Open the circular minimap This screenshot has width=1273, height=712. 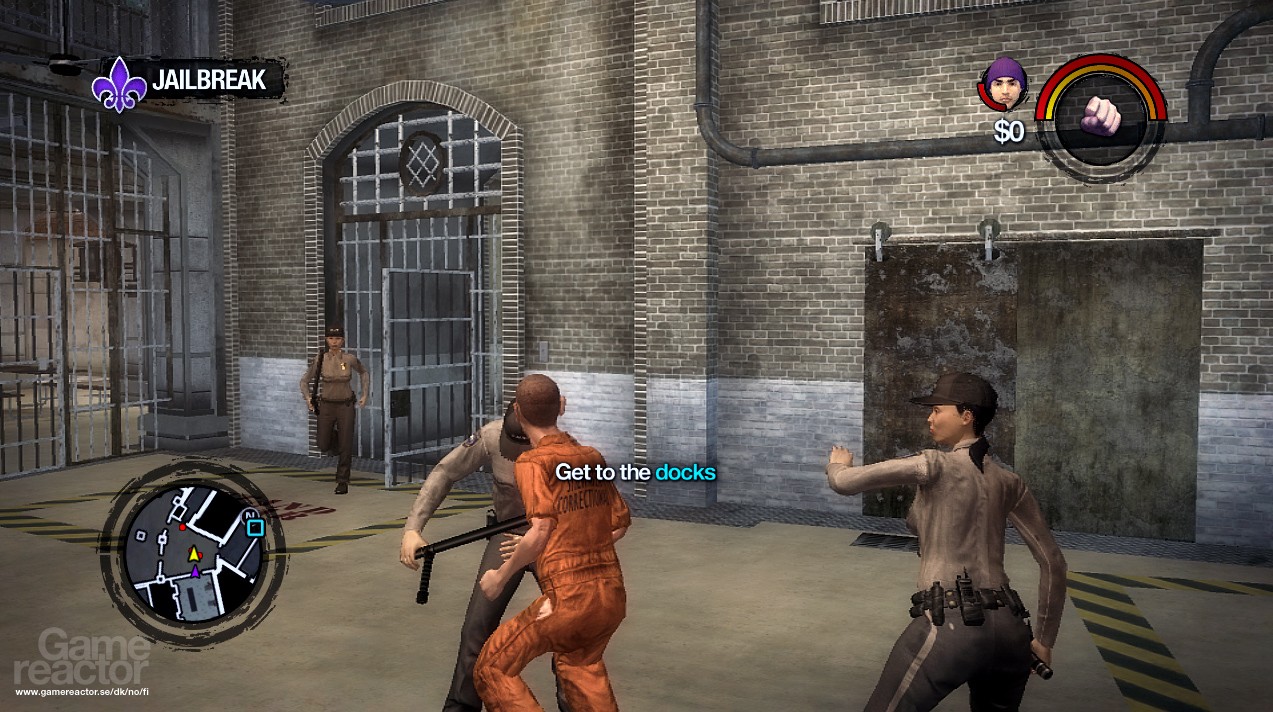coord(192,552)
